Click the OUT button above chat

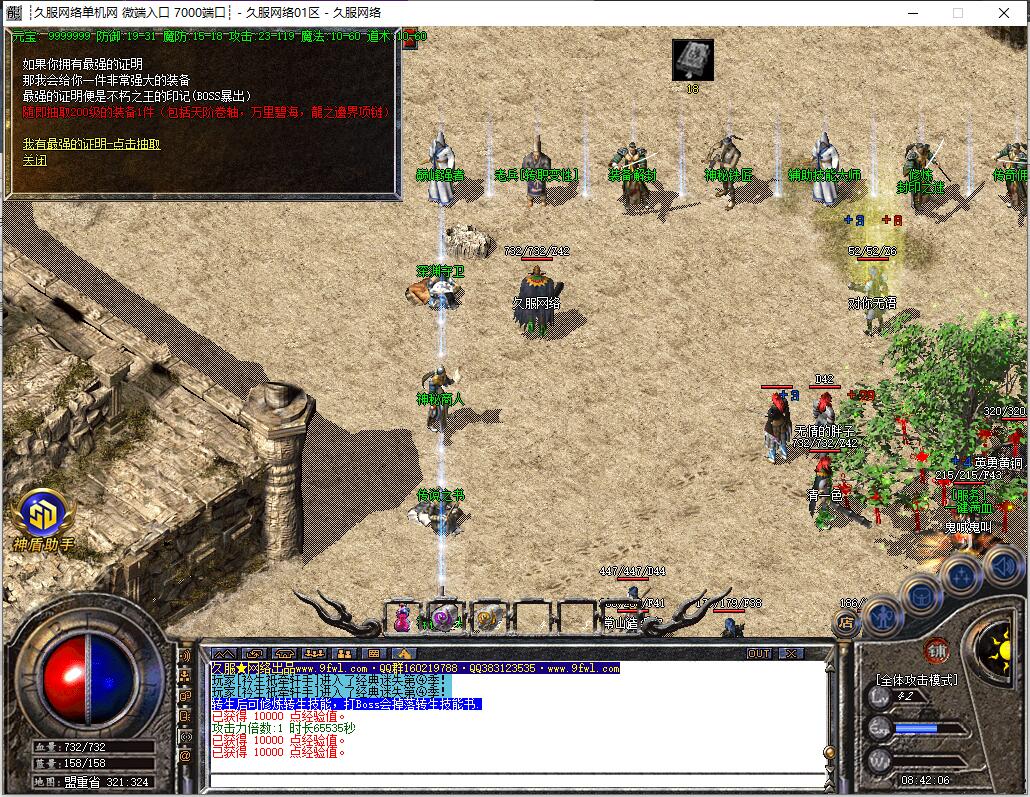click(759, 654)
